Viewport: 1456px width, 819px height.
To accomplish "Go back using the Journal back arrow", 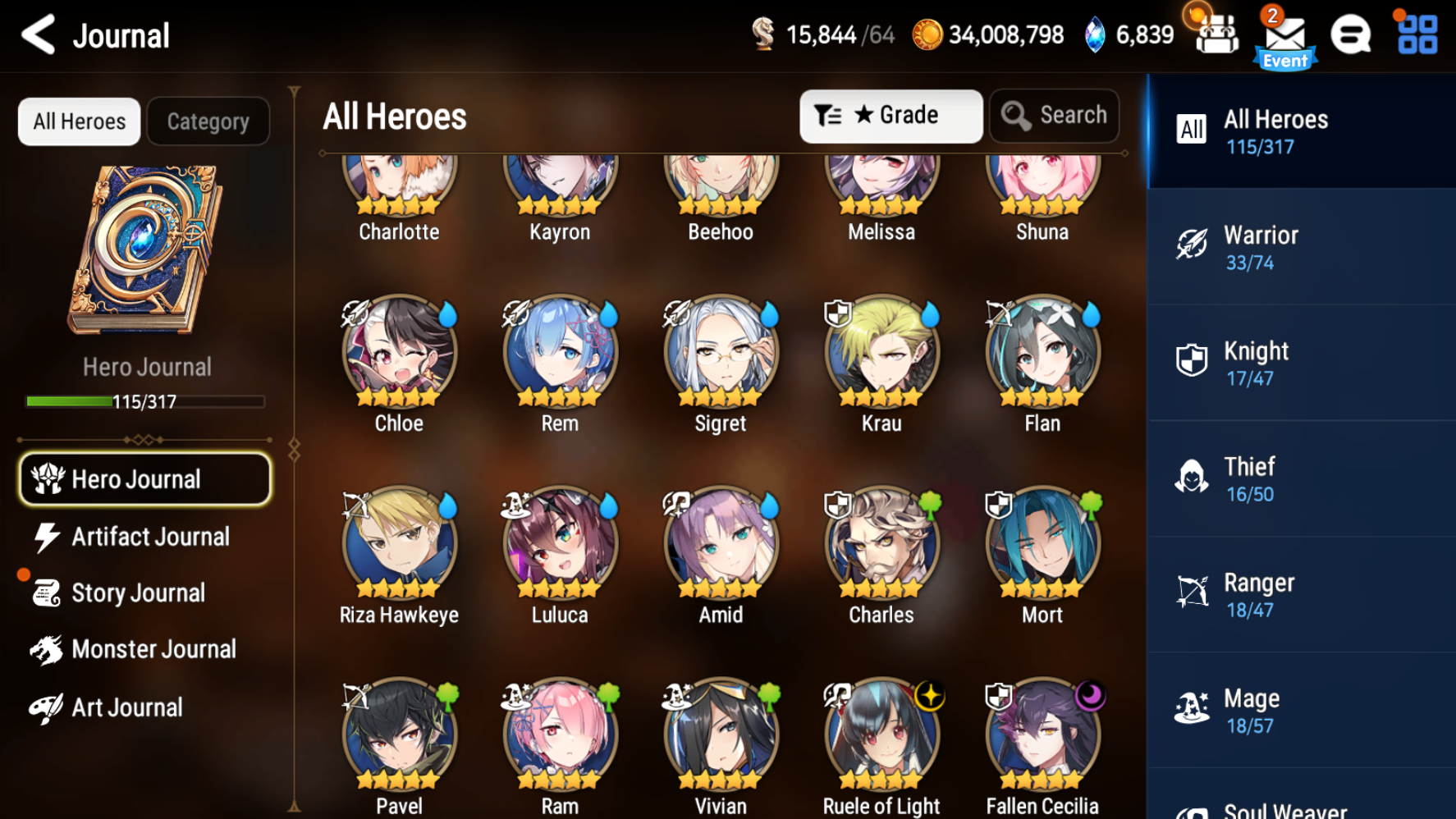I will [37, 35].
